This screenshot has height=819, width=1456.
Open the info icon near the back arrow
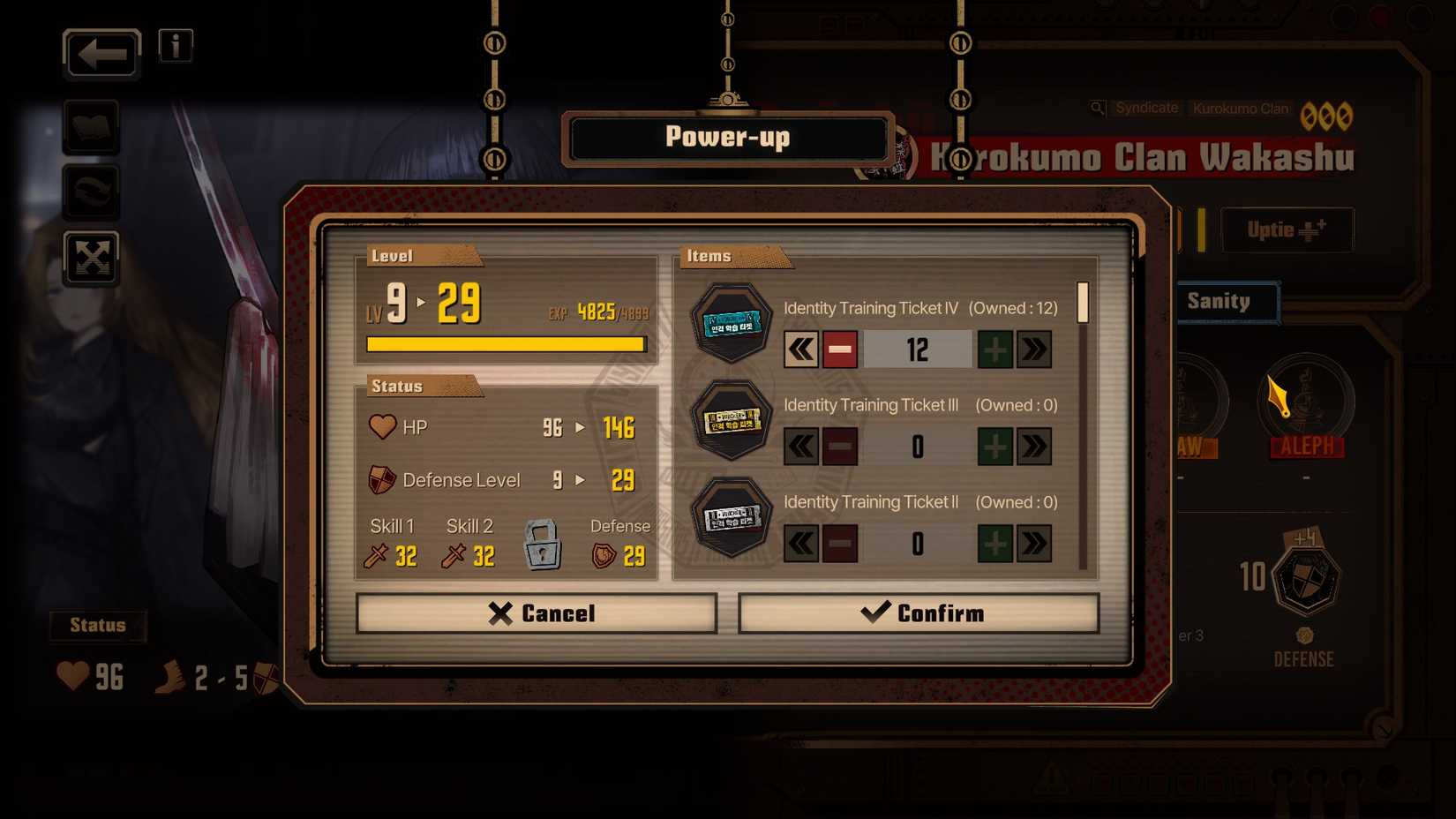(x=174, y=46)
